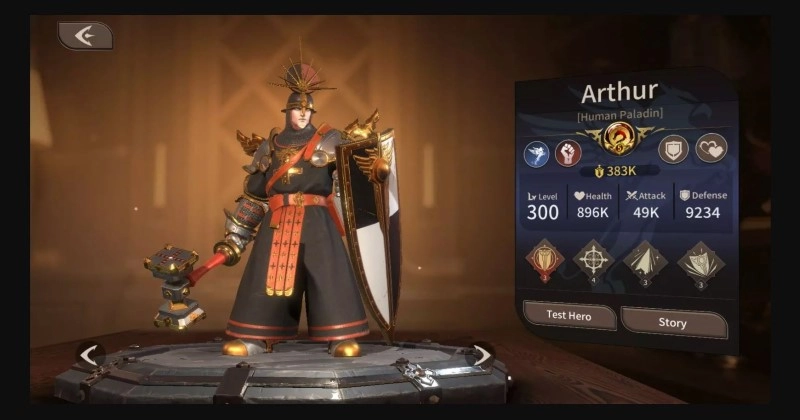Inspect the crosshair target skill
Screen dimensions: 800x420
tap(592, 261)
